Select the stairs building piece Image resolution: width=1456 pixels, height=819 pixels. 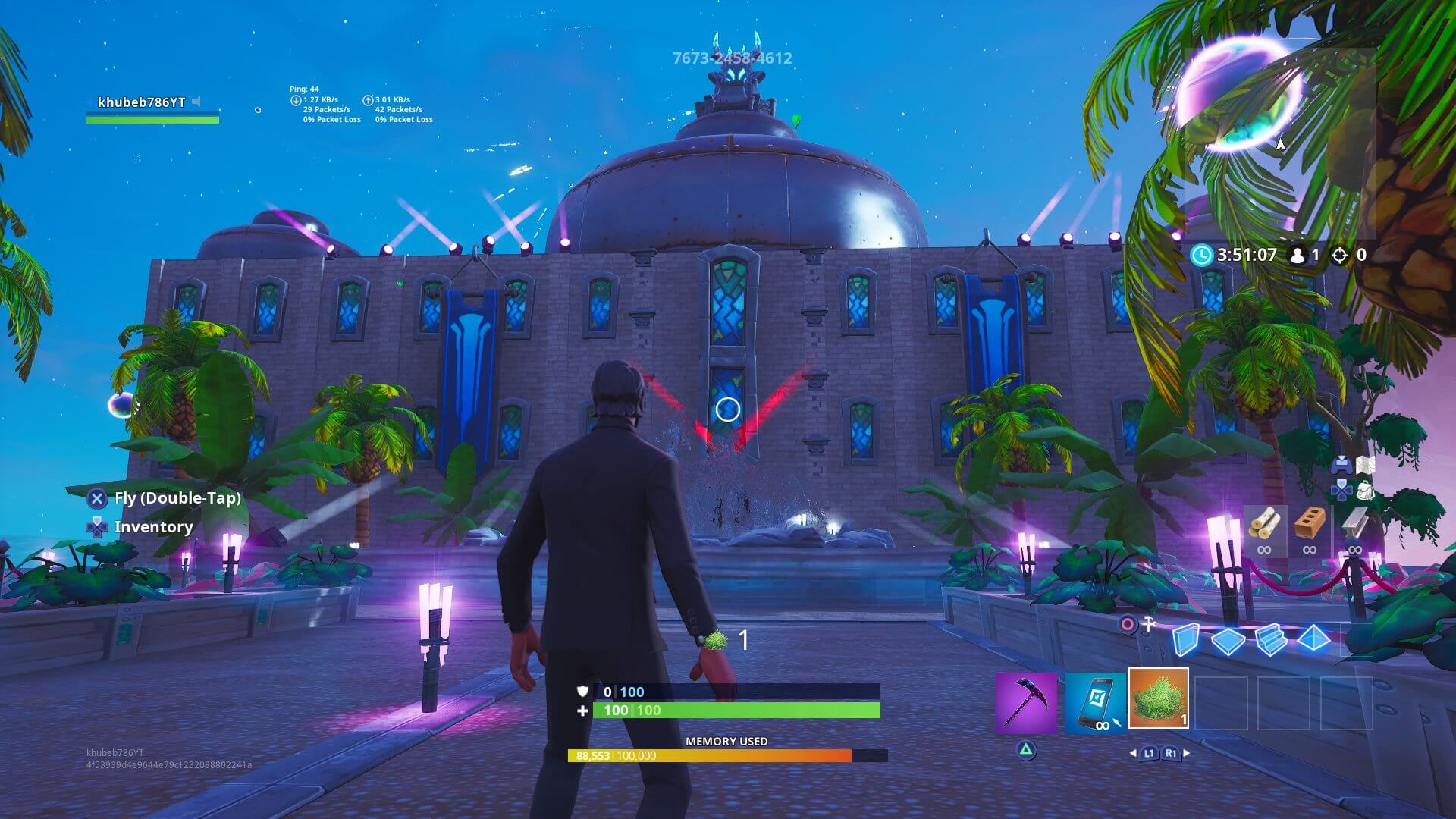(x=1271, y=641)
